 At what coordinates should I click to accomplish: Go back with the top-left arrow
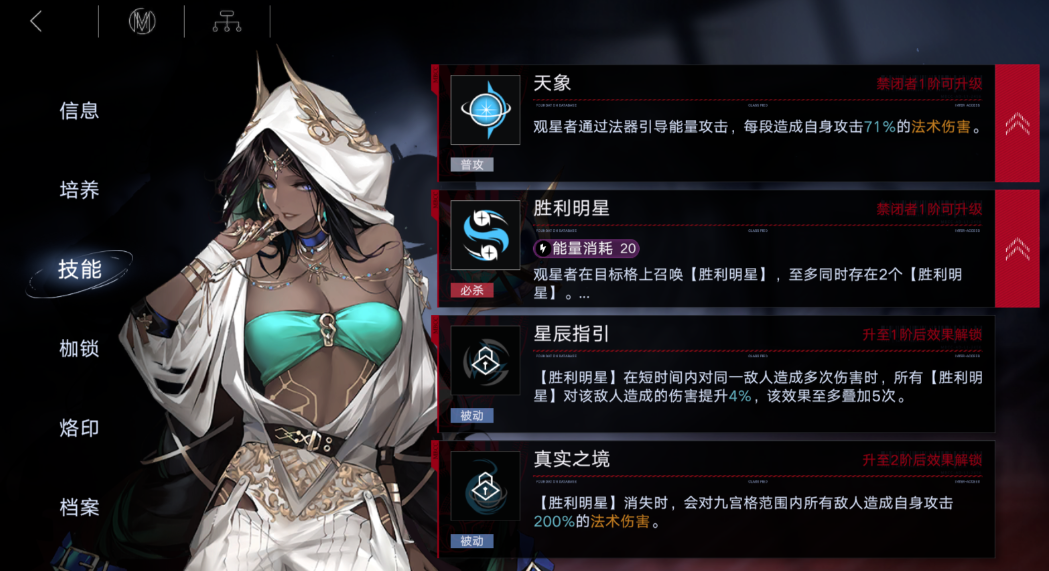tap(37, 21)
